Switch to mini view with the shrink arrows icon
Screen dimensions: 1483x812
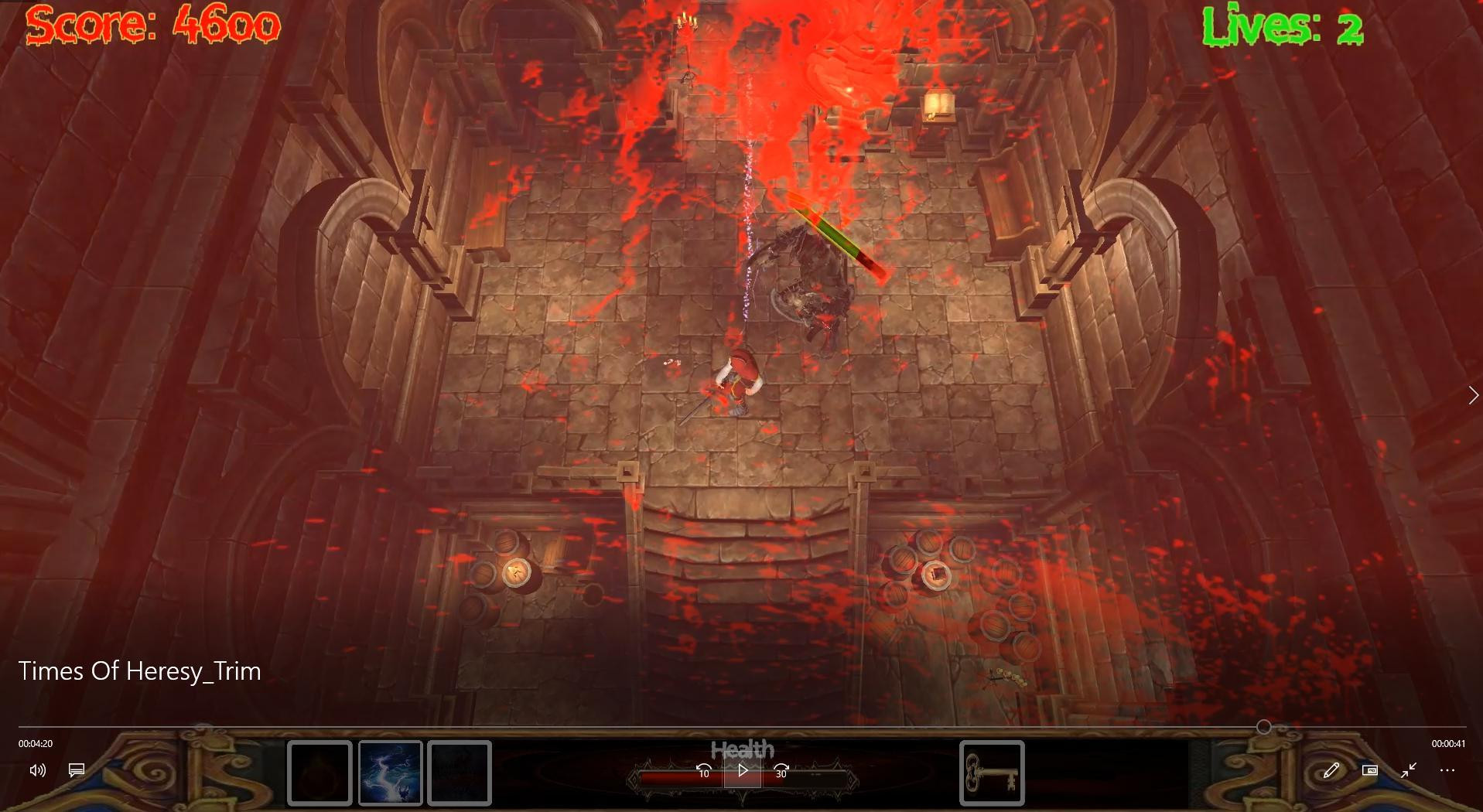click(1409, 770)
